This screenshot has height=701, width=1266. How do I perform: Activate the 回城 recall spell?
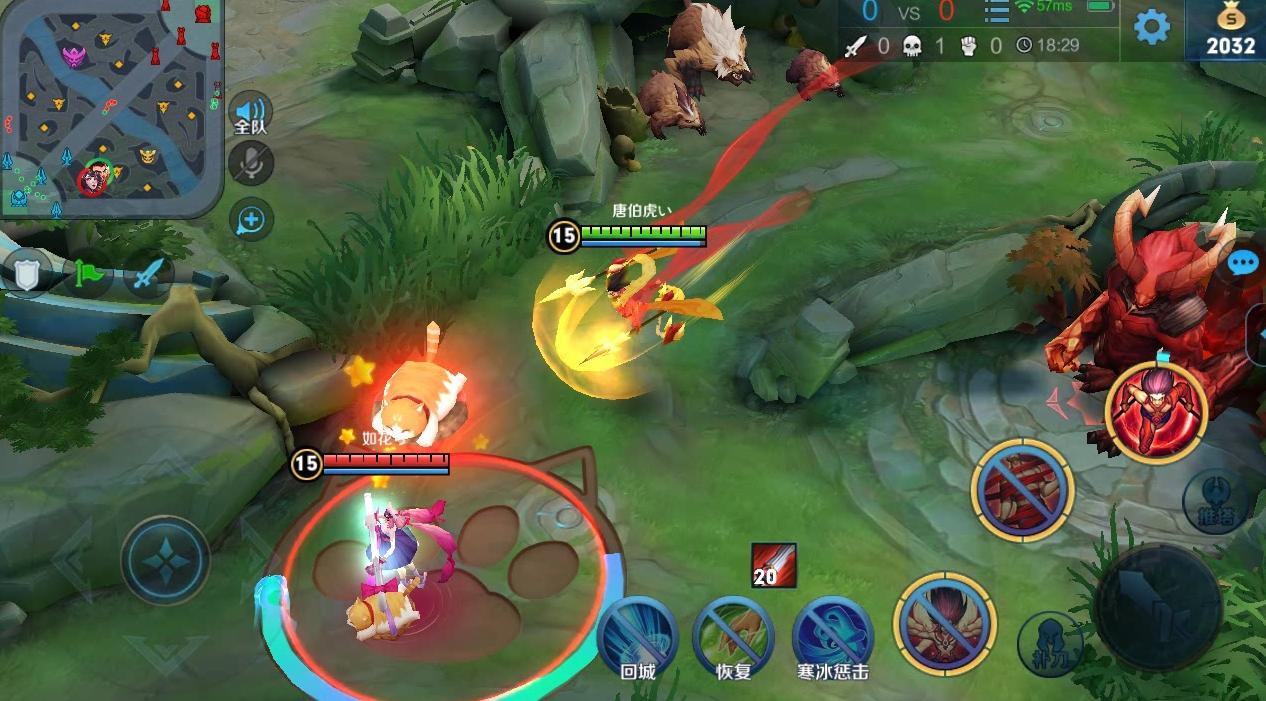pyautogui.click(x=637, y=636)
